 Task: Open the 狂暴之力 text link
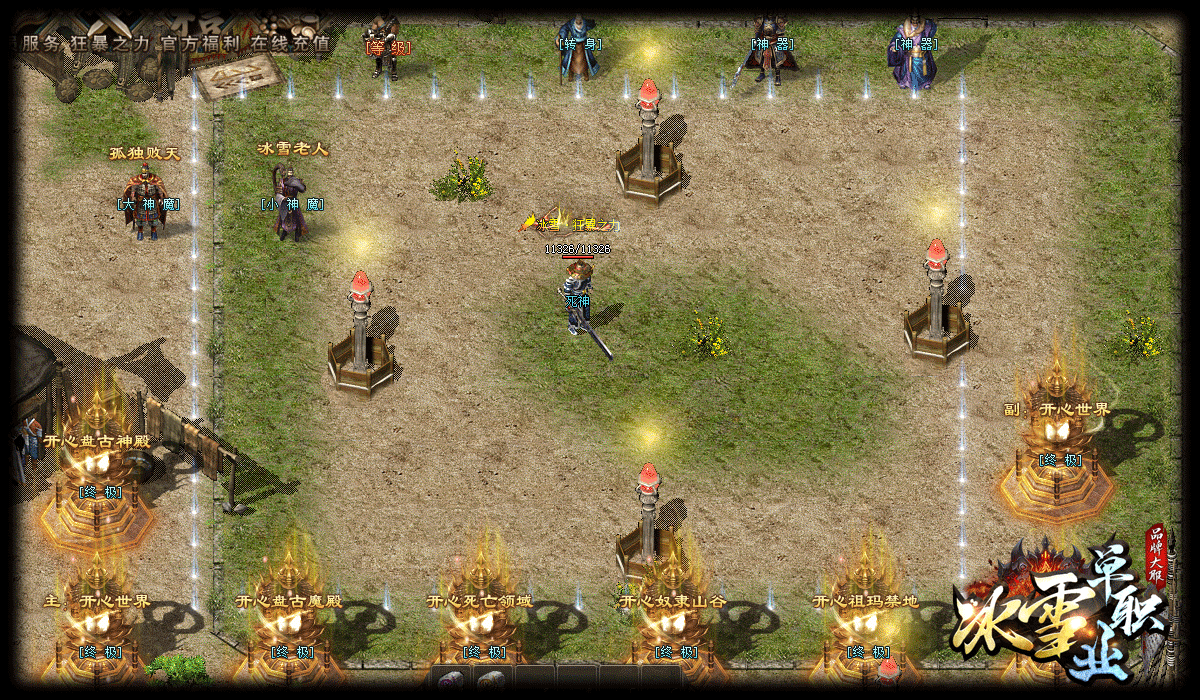point(108,43)
